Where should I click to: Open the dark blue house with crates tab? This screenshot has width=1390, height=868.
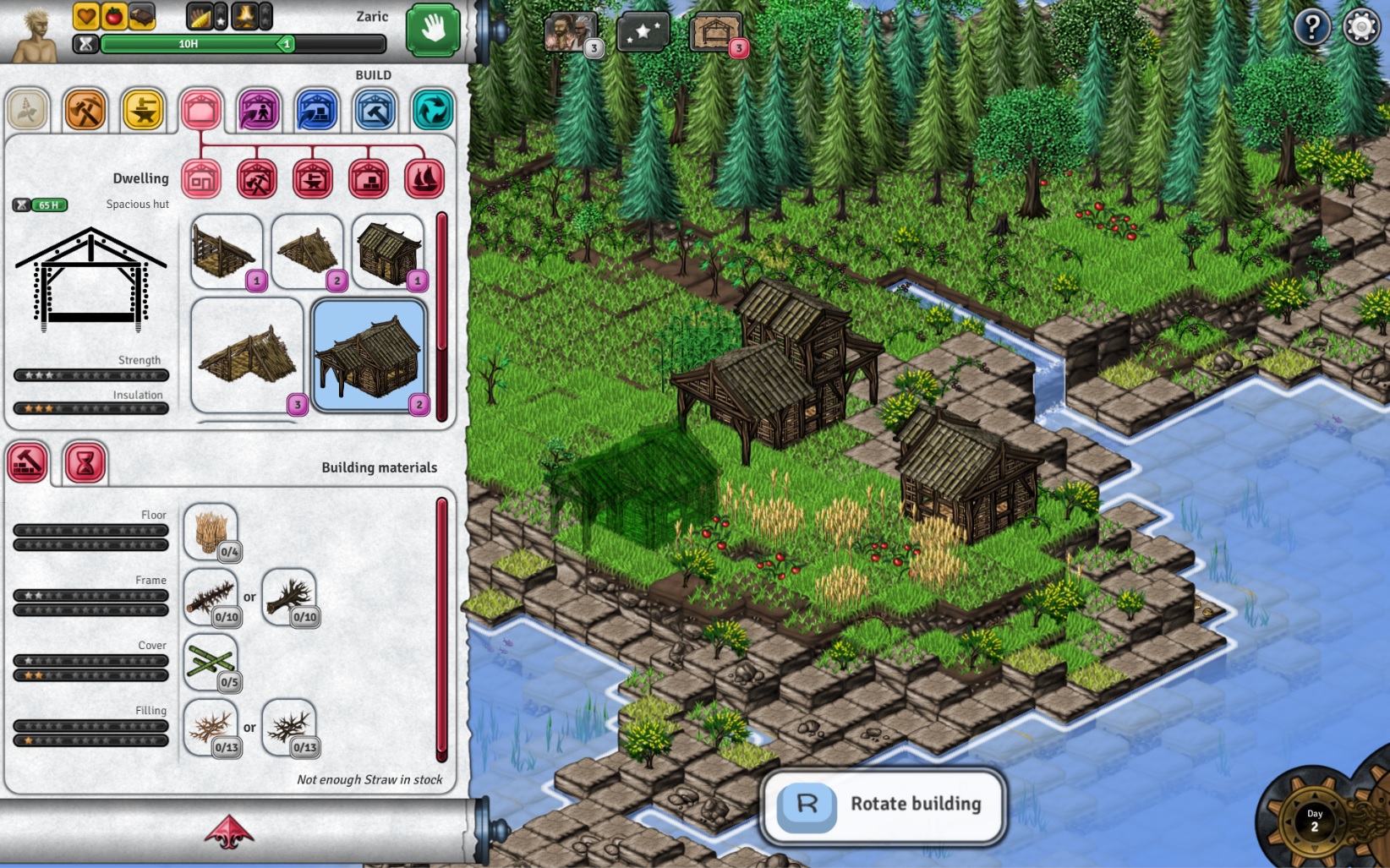click(317, 111)
